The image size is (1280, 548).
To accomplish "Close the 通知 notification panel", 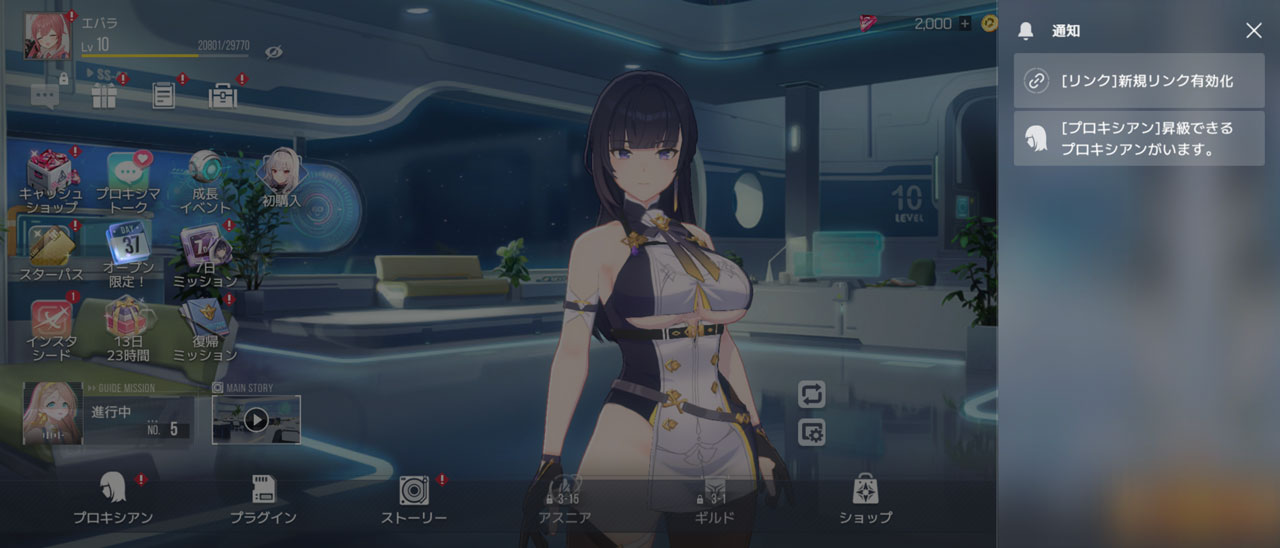I will (1253, 31).
